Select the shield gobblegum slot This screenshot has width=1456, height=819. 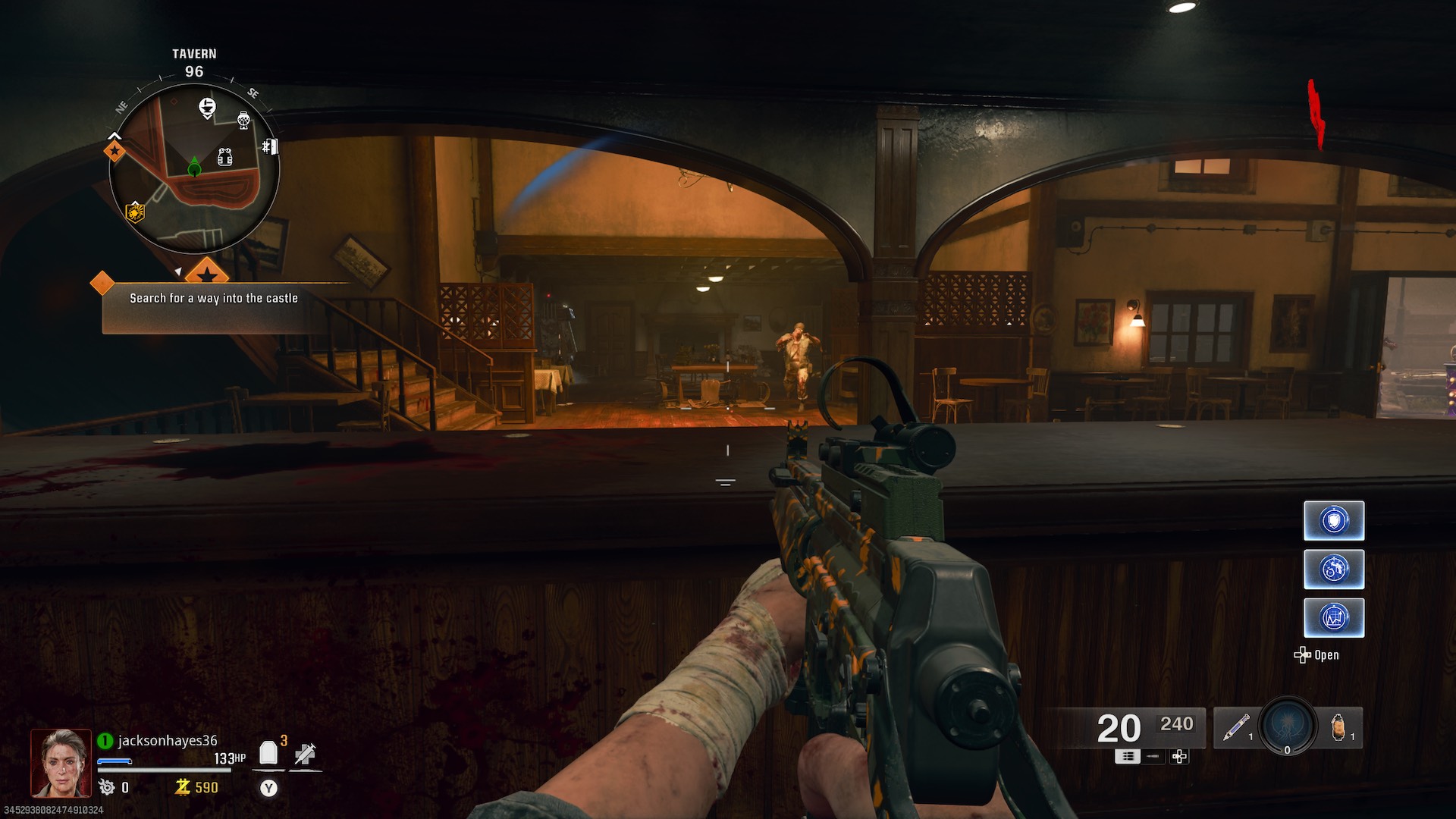pyautogui.click(x=1334, y=521)
